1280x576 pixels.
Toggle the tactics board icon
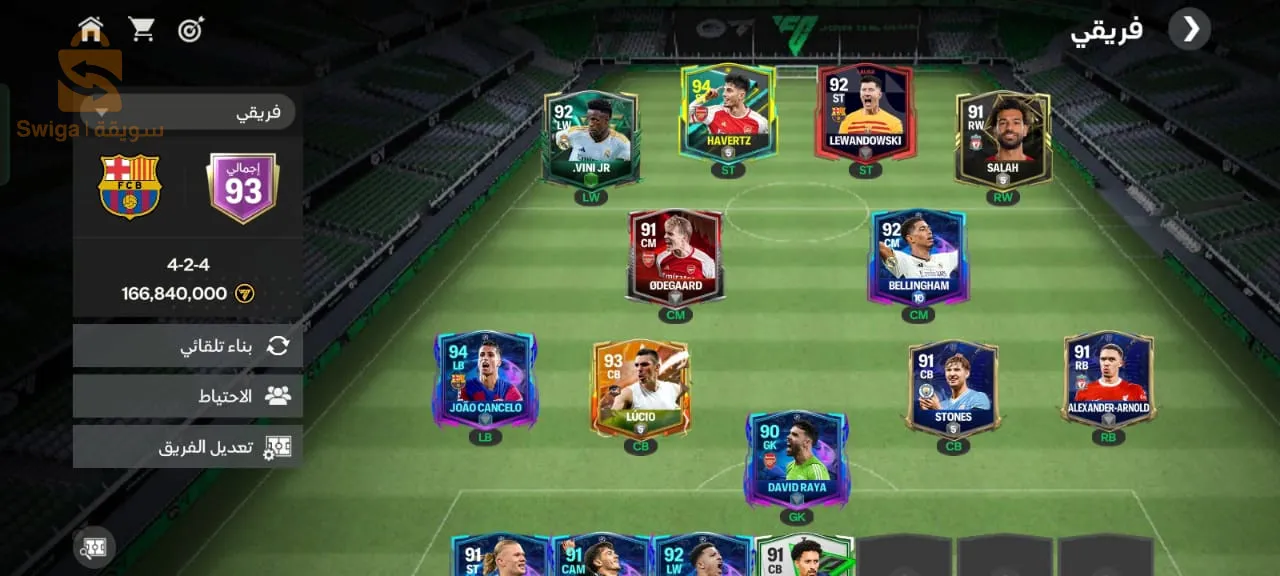(94, 548)
